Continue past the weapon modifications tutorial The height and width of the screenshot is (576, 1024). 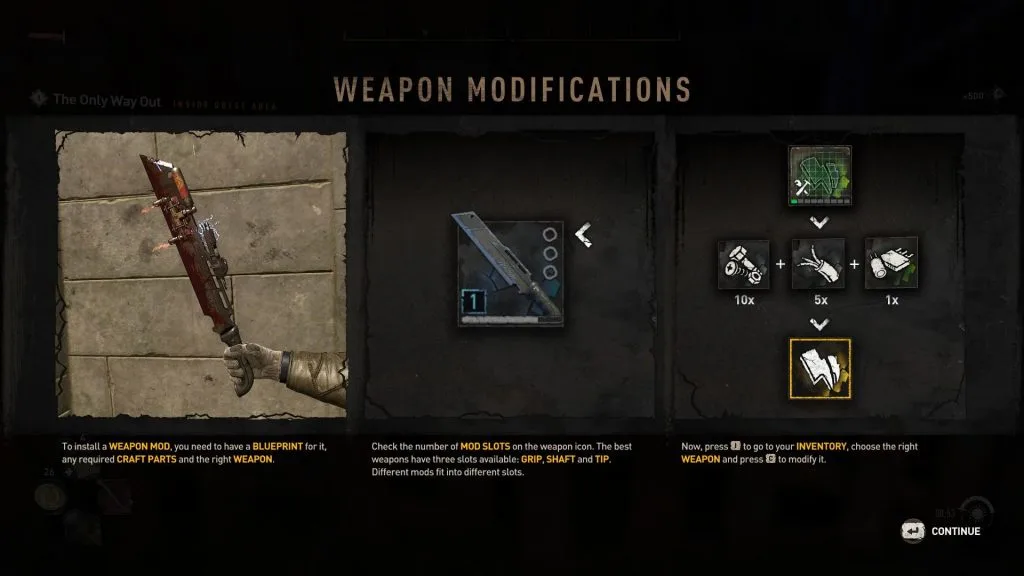pos(941,531)
